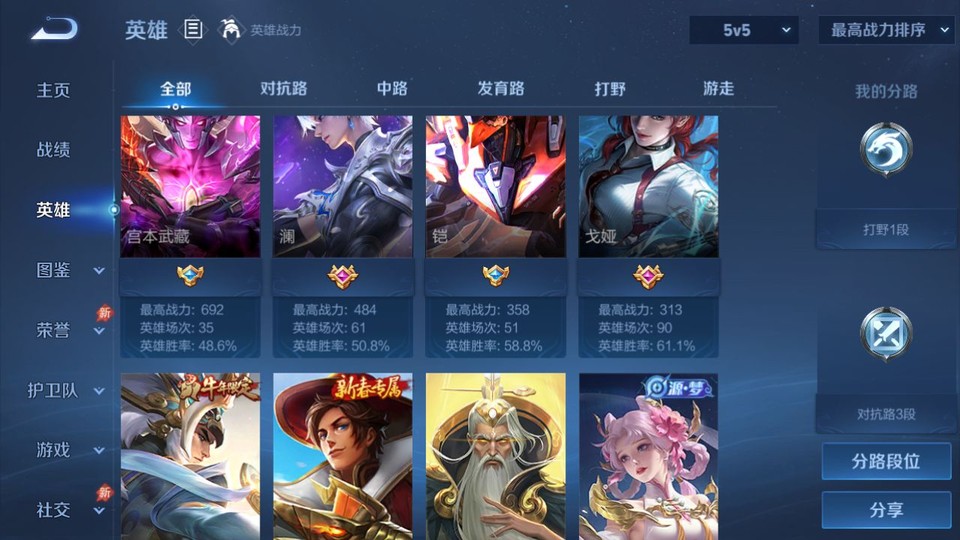Open the 戈娅 hero card
960x540 pixels.
click(648, 187)
